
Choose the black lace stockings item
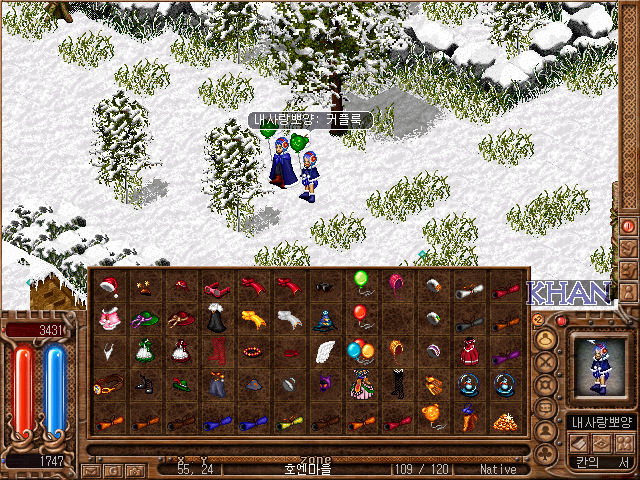pyautogui.click(x=397, y=385)
